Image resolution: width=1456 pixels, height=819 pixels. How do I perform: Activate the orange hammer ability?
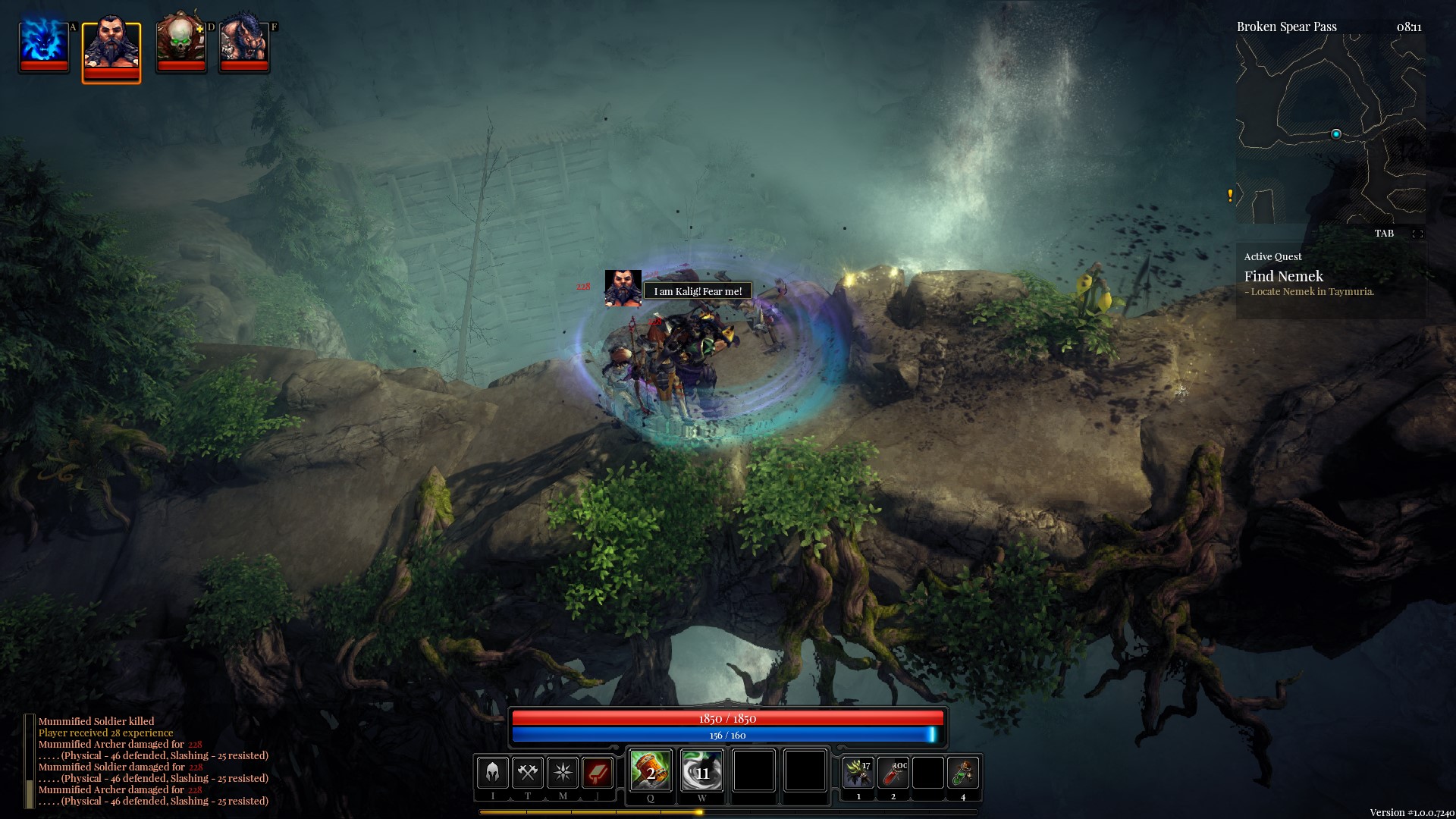650,771
